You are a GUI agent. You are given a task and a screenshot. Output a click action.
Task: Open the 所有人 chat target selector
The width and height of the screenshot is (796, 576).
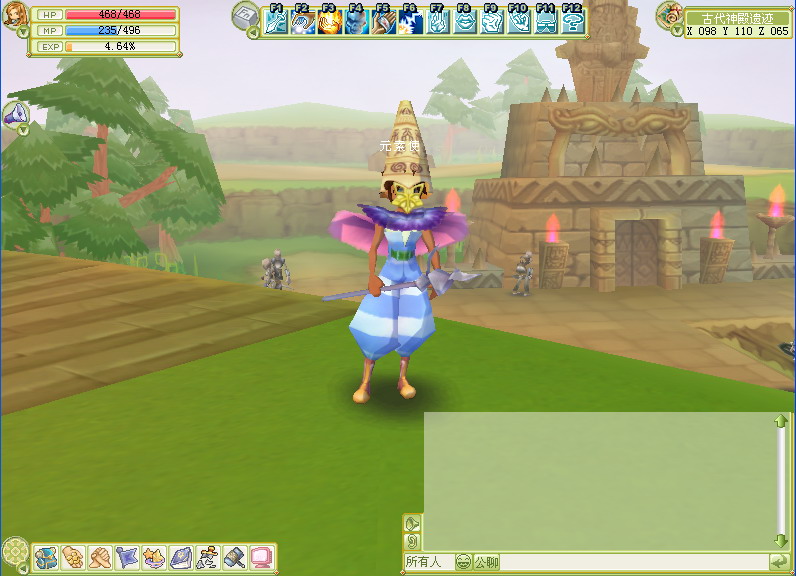point(427,562)
